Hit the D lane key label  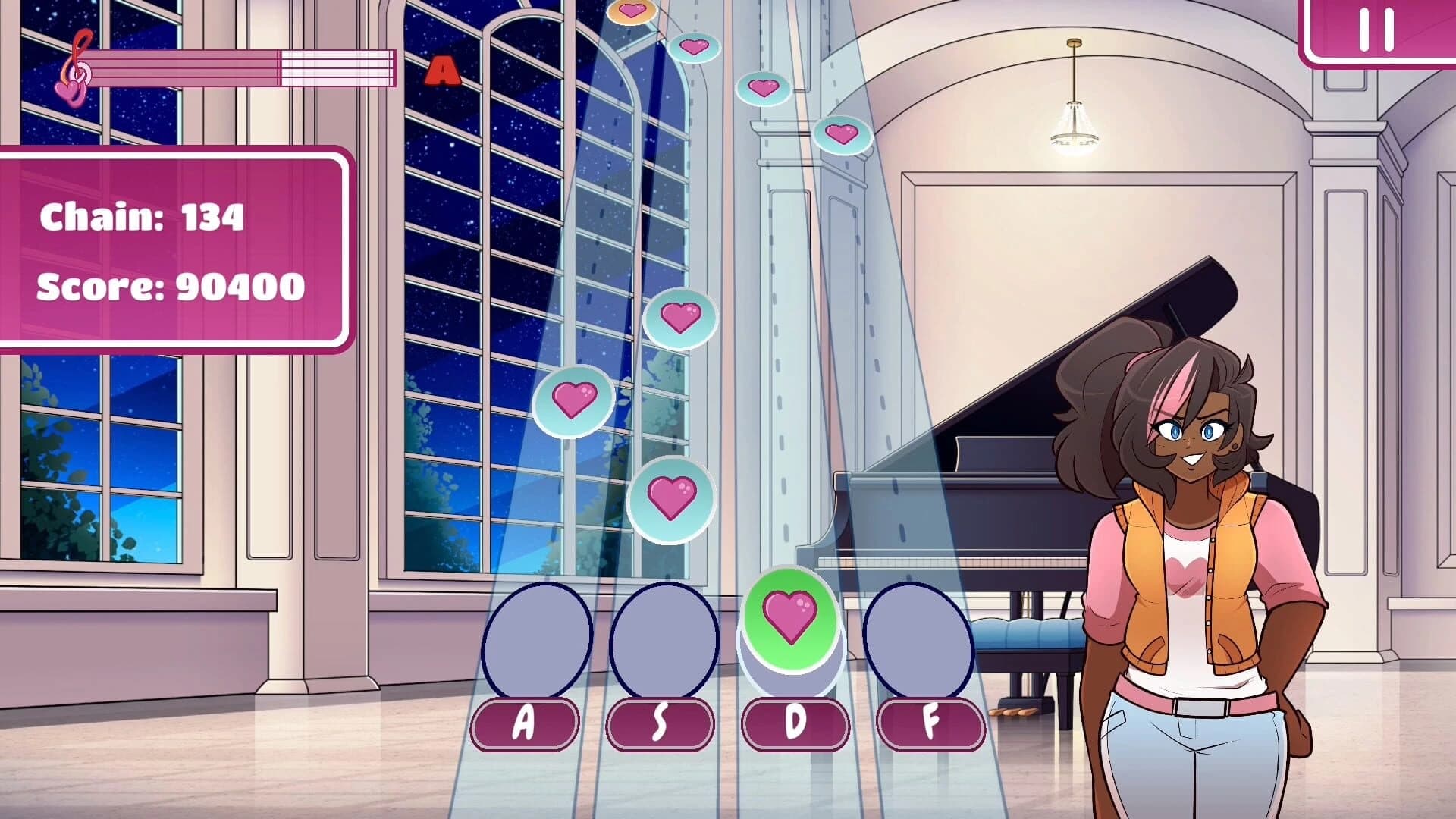tap(795, 721)
